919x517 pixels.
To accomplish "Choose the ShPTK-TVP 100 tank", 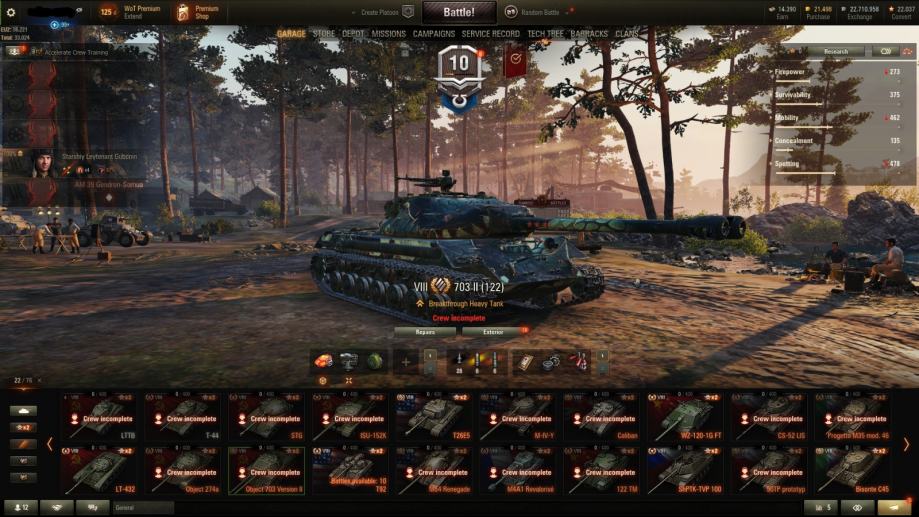I will pos(686,470).
